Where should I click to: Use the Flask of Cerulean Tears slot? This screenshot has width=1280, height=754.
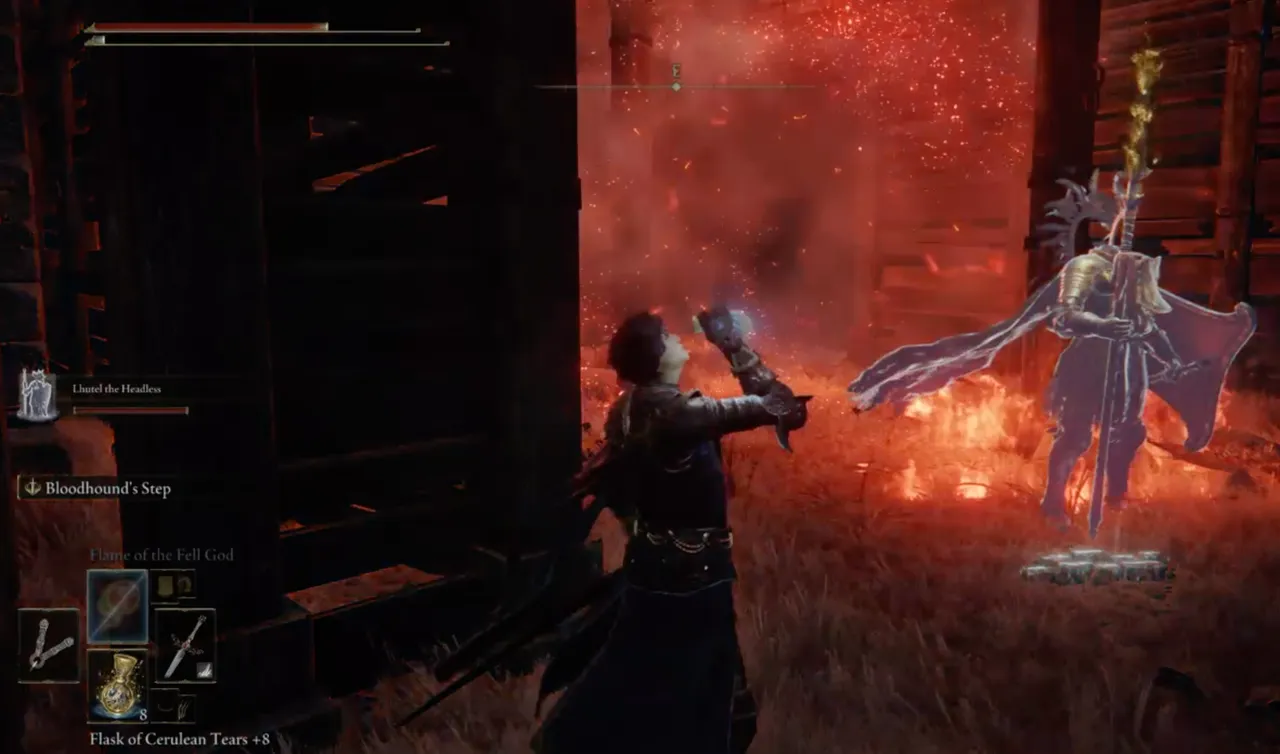coord(117,683)
